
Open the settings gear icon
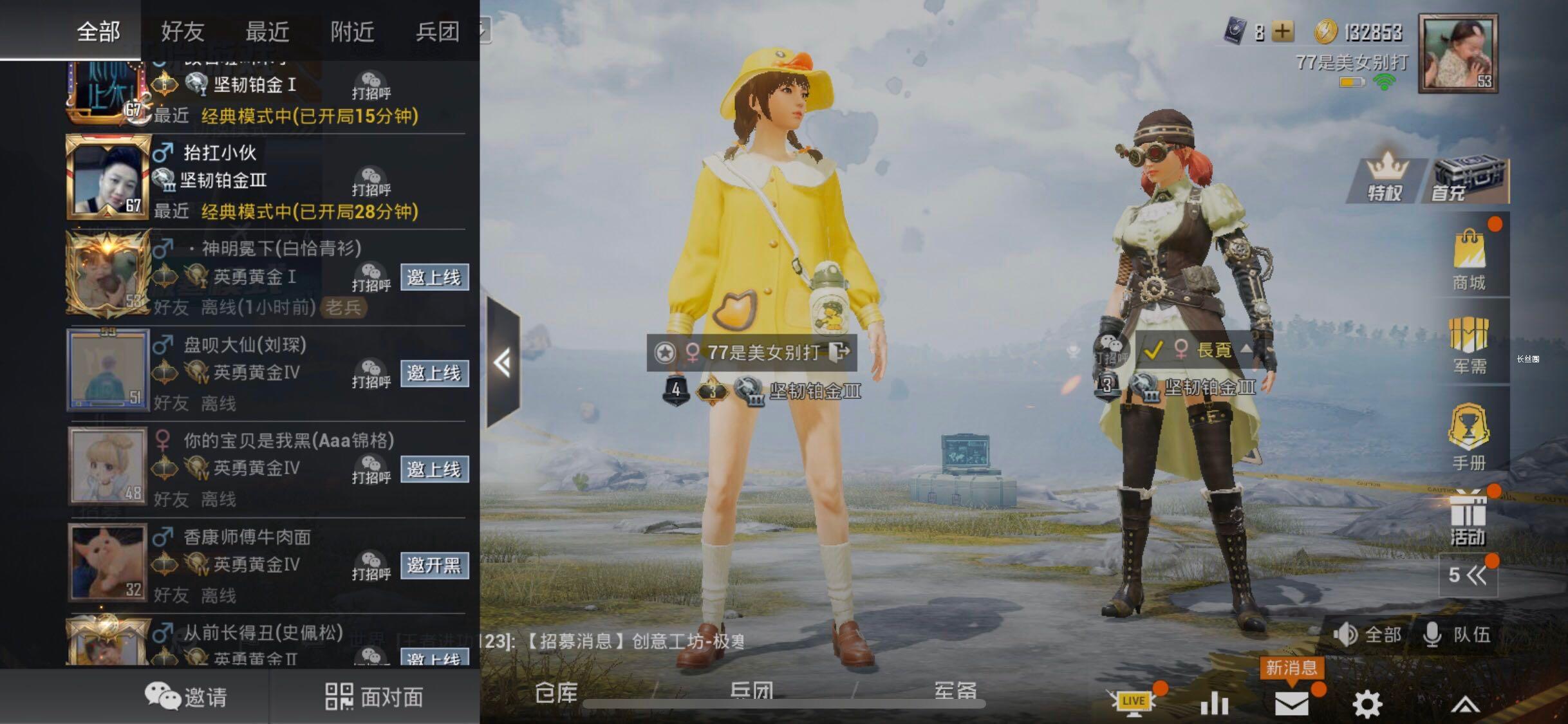pos(1367,703)
